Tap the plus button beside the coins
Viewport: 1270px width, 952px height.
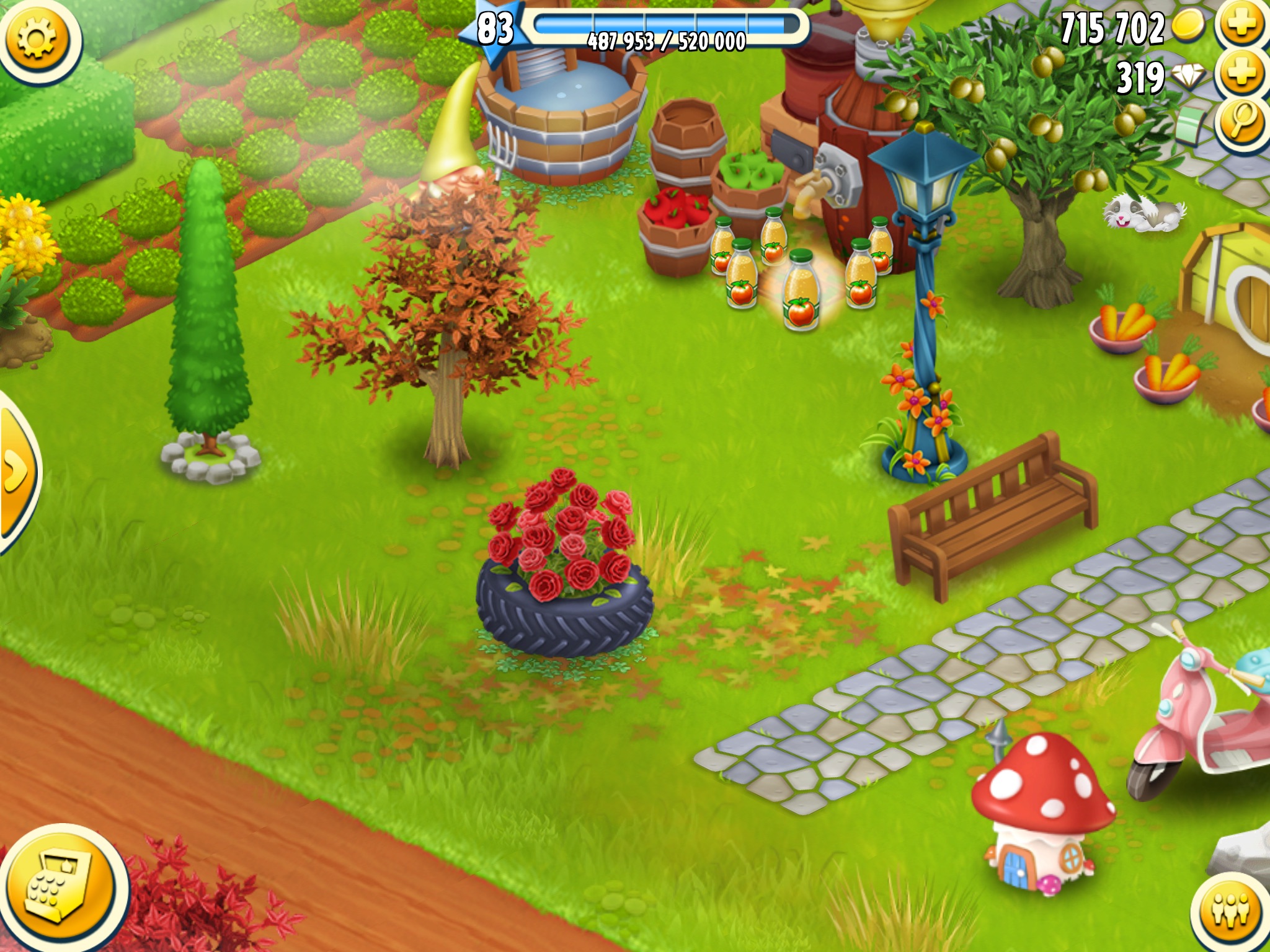coord(1242,26)
